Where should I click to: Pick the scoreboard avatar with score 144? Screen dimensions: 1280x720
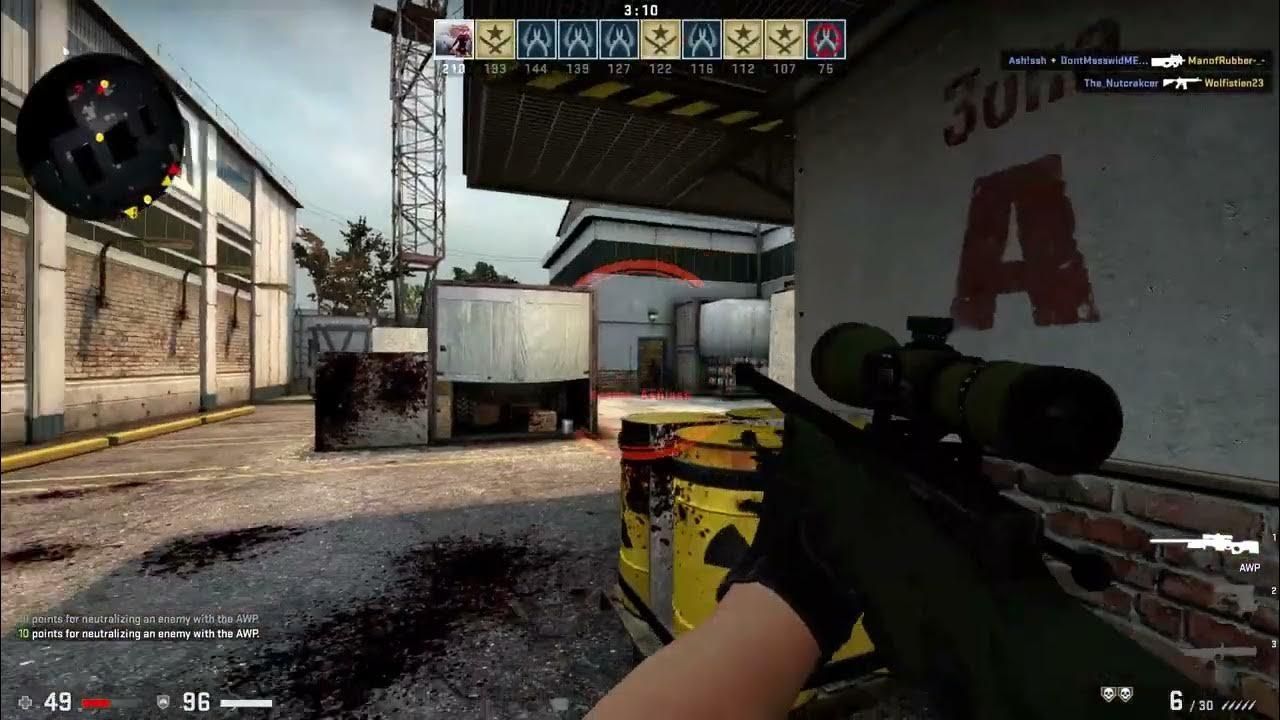coord(536,39)
